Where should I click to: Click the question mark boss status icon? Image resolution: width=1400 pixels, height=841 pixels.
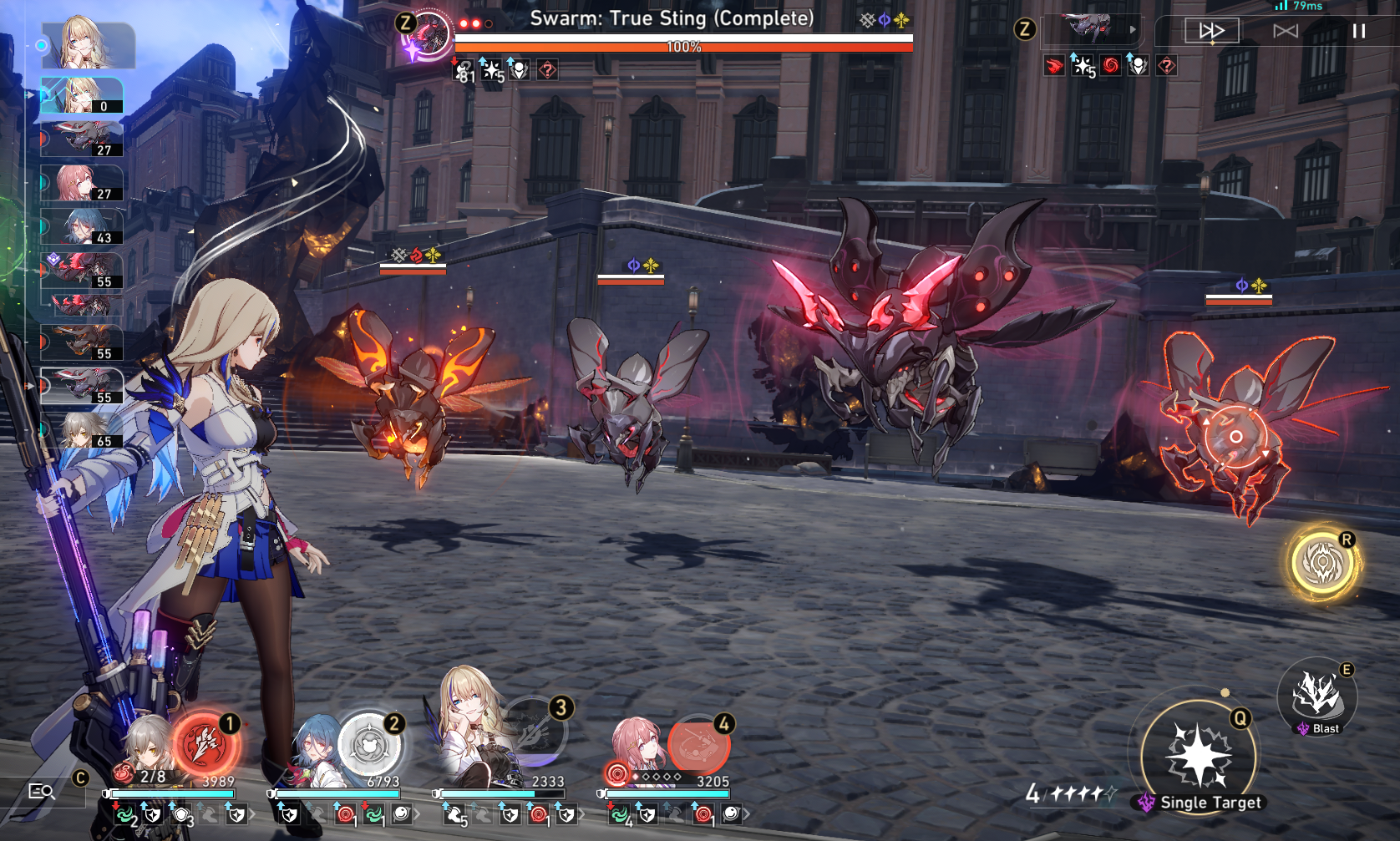click(547, 70)
